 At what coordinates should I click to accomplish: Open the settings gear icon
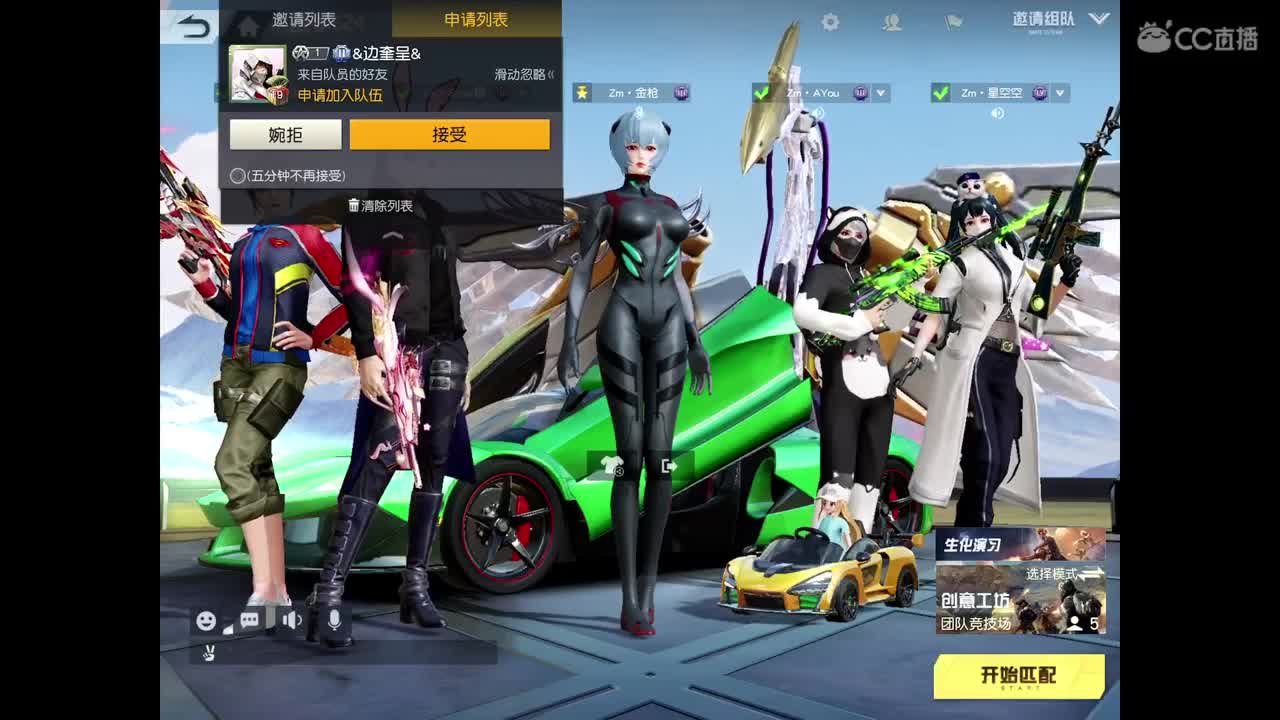point(828,20)
